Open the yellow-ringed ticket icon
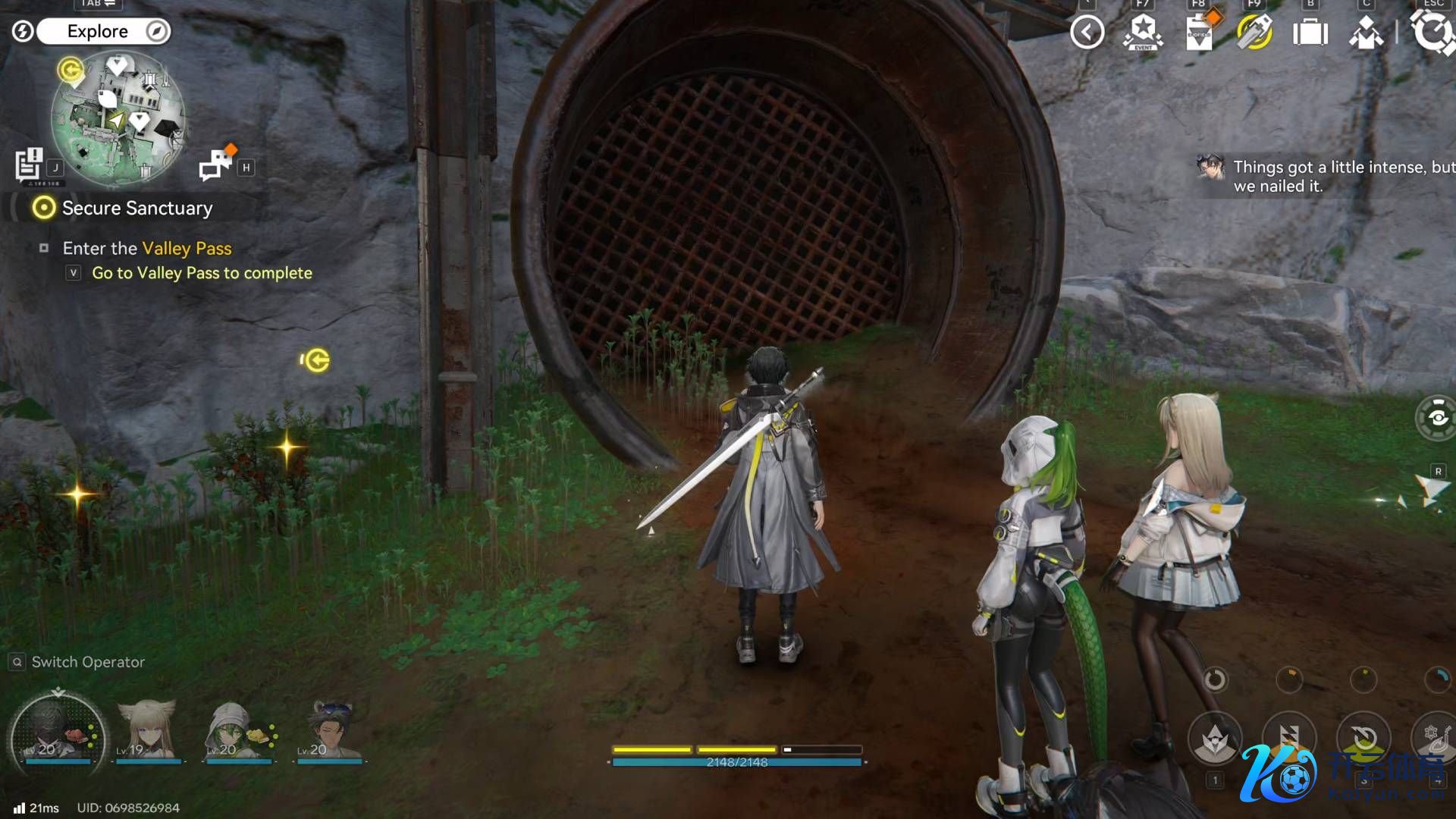The width and height of the screenshot is (1456, 819). pyautogui.click(x=1254, y=33)
